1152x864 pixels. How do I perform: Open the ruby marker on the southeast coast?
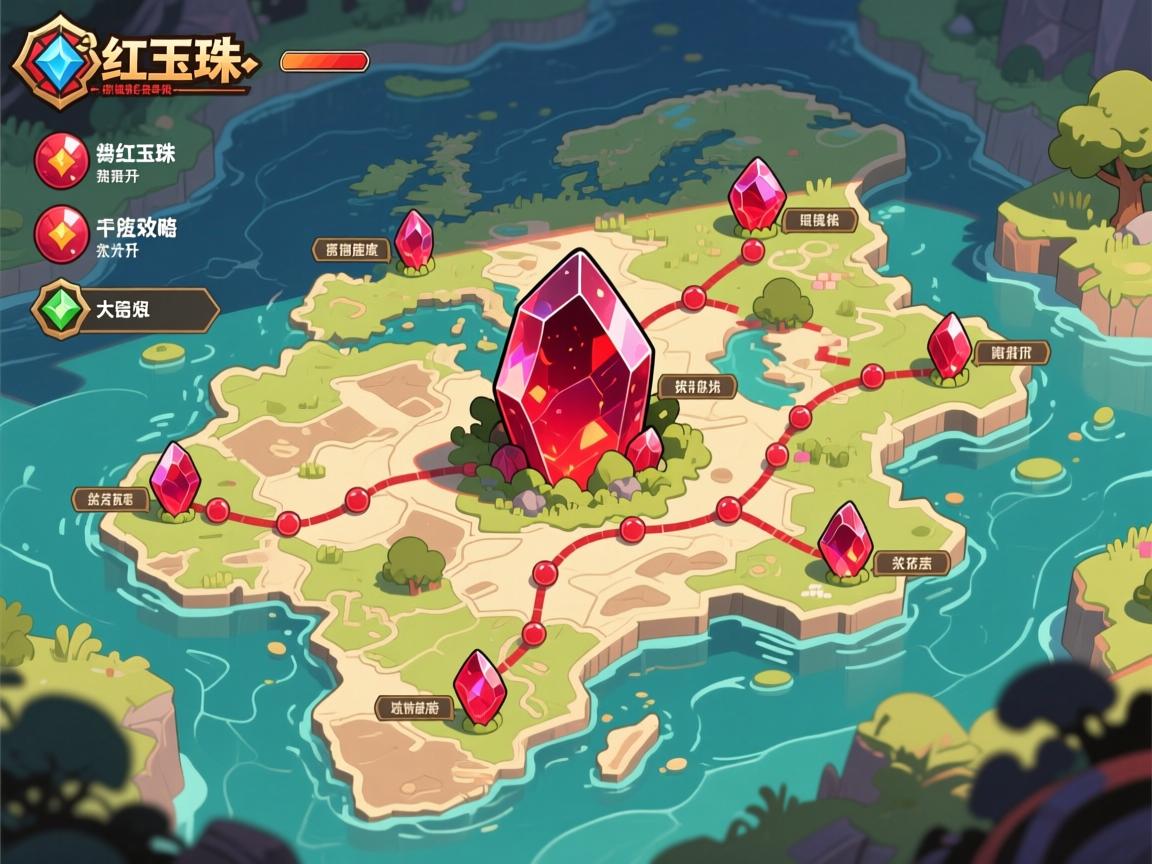845,540
